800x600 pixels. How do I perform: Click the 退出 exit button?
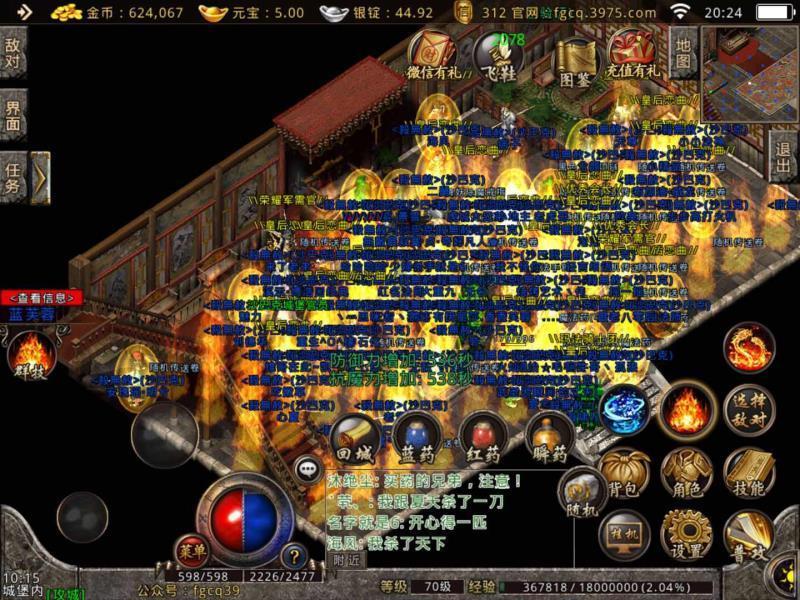785,160
